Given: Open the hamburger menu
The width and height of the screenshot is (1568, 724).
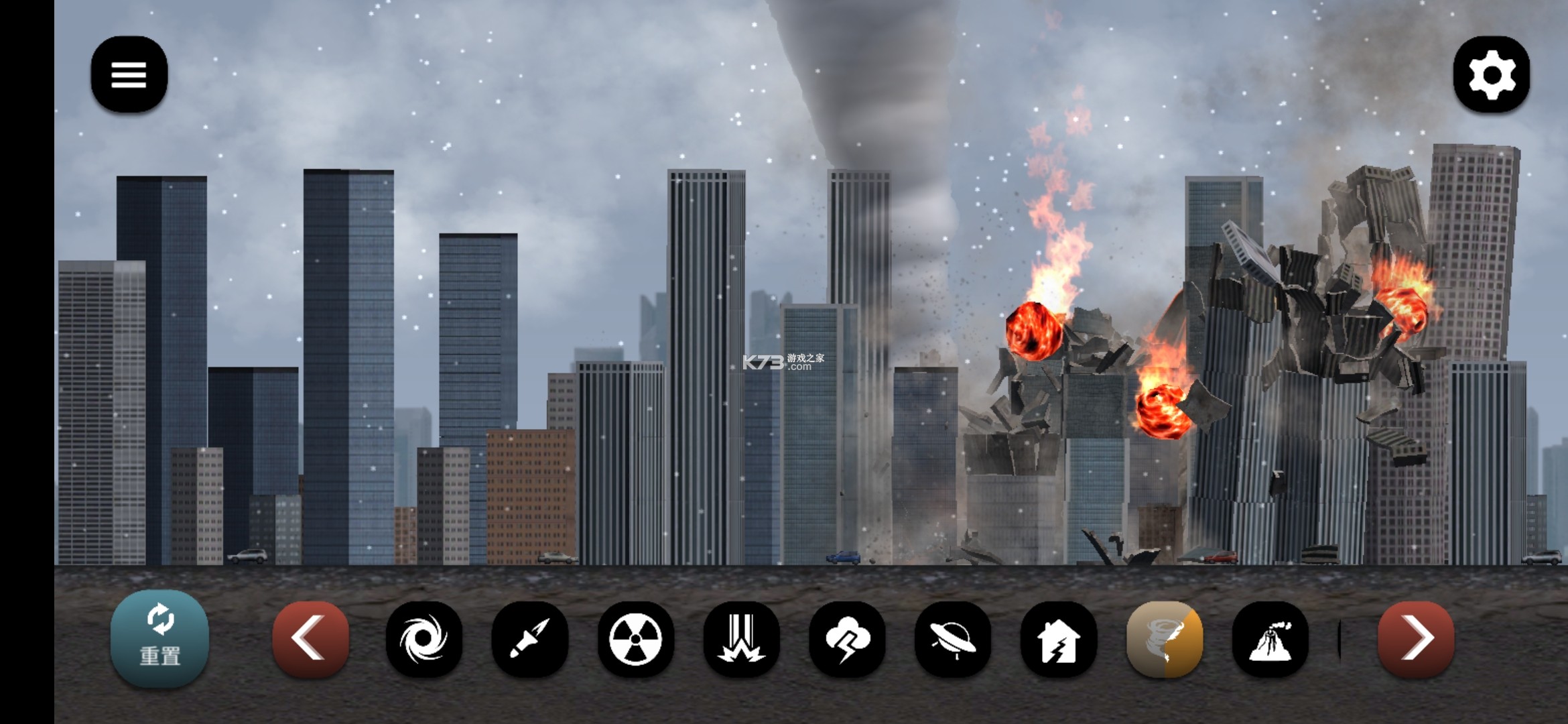Looking at the screenshot, I should 129,74.
